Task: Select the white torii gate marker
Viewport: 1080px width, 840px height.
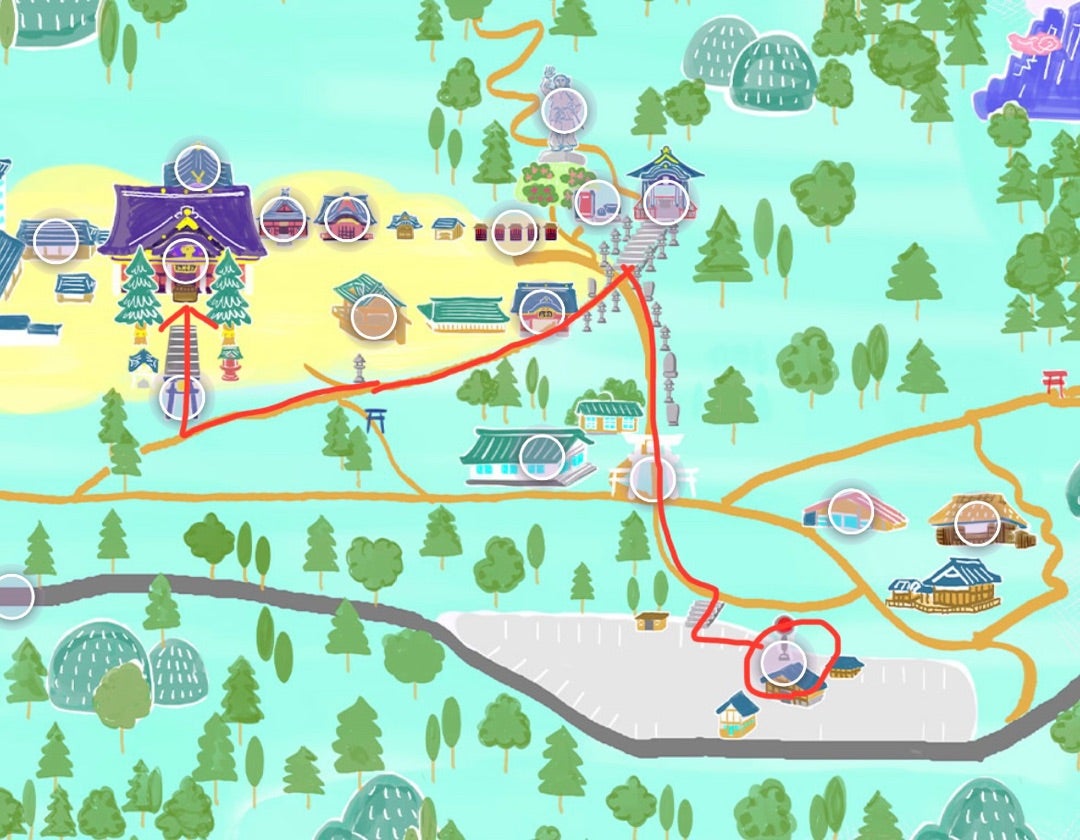Action: 652,479
